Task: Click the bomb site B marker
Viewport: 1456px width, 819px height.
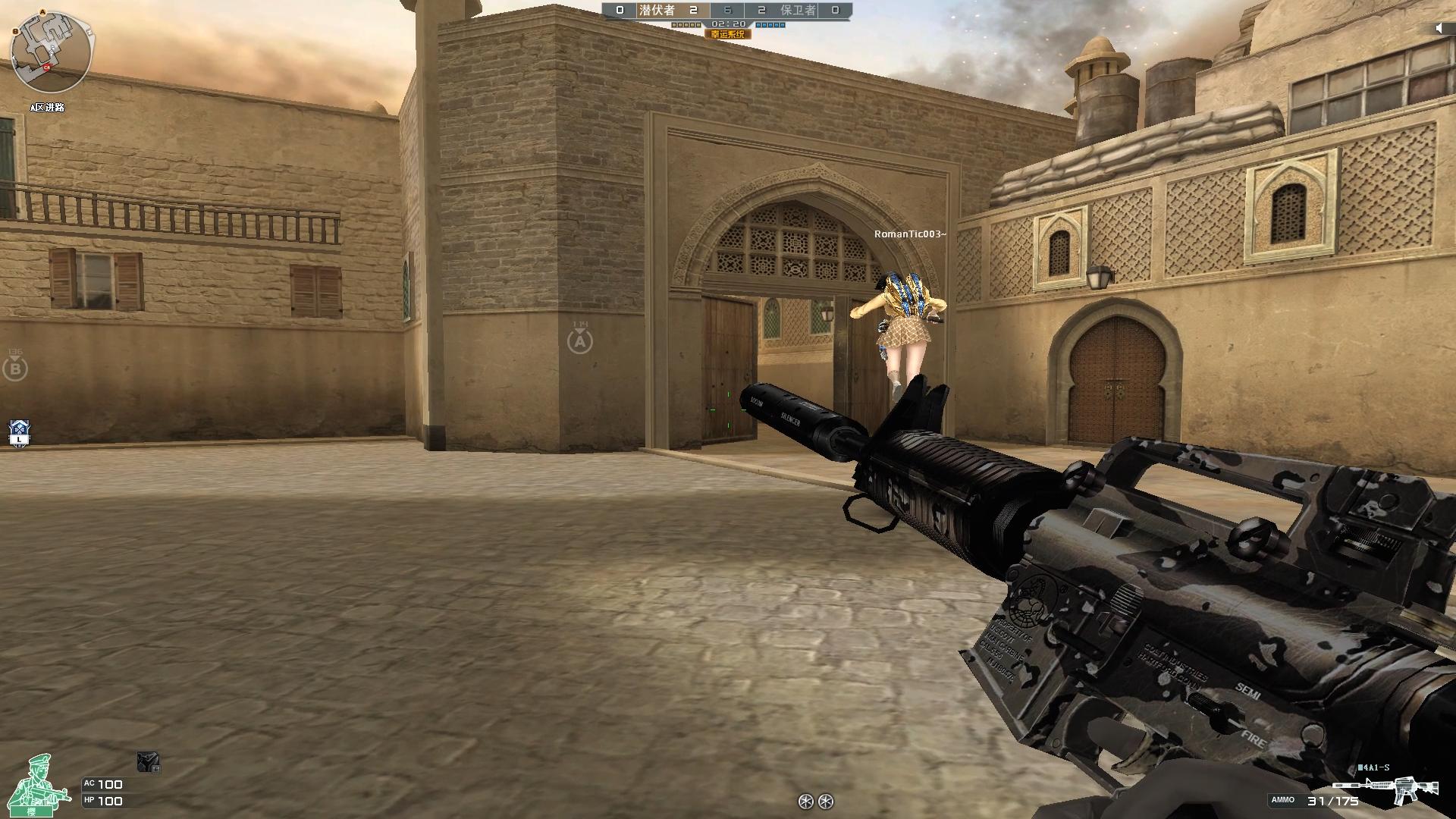Action: [14, 369]
